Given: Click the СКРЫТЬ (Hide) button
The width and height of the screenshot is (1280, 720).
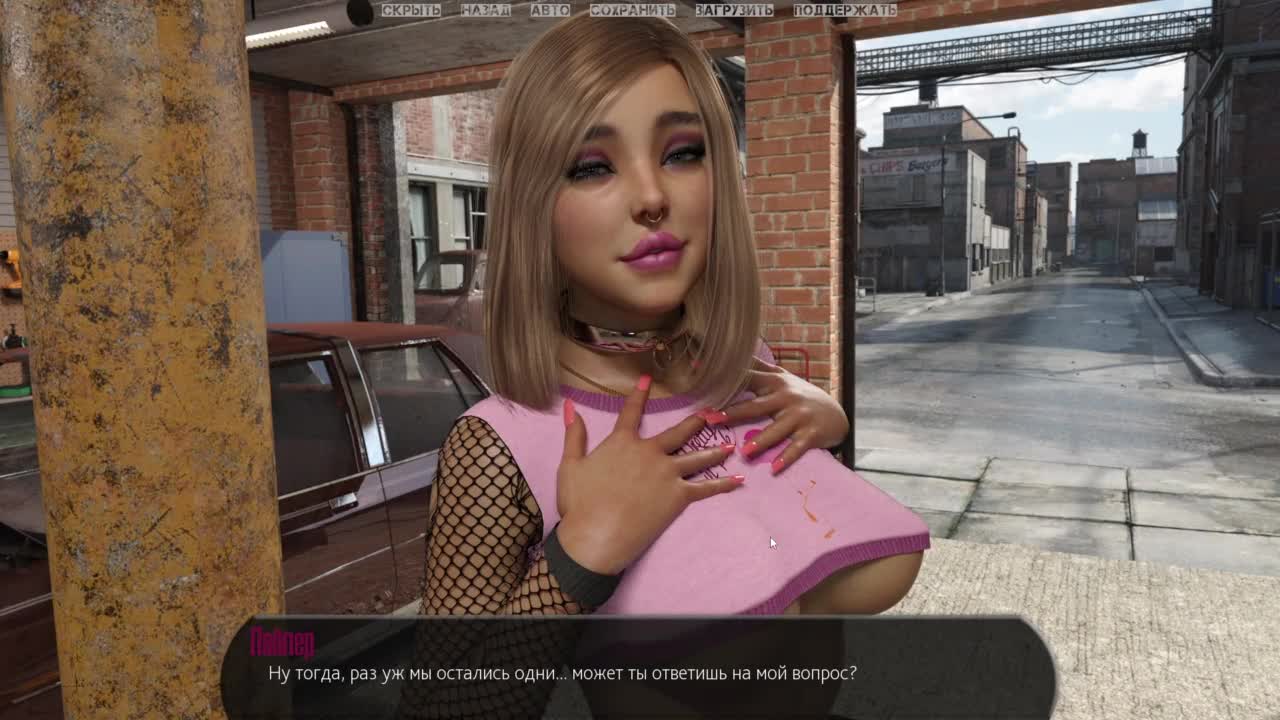Looking at the screenshot, I should tap(411, 10).
